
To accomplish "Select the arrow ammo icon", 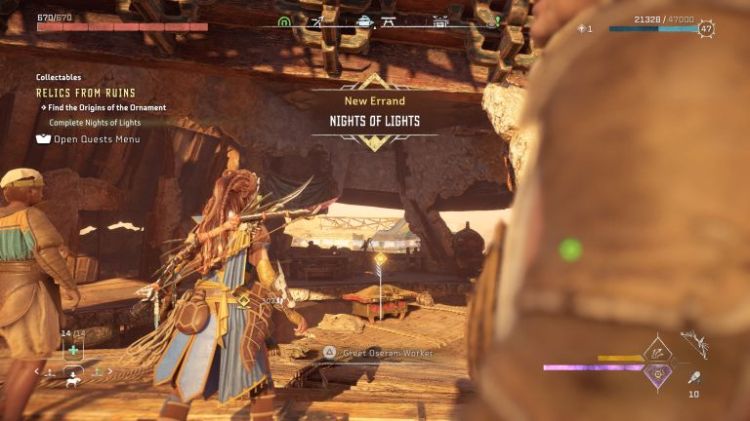I will pos(693,378).
